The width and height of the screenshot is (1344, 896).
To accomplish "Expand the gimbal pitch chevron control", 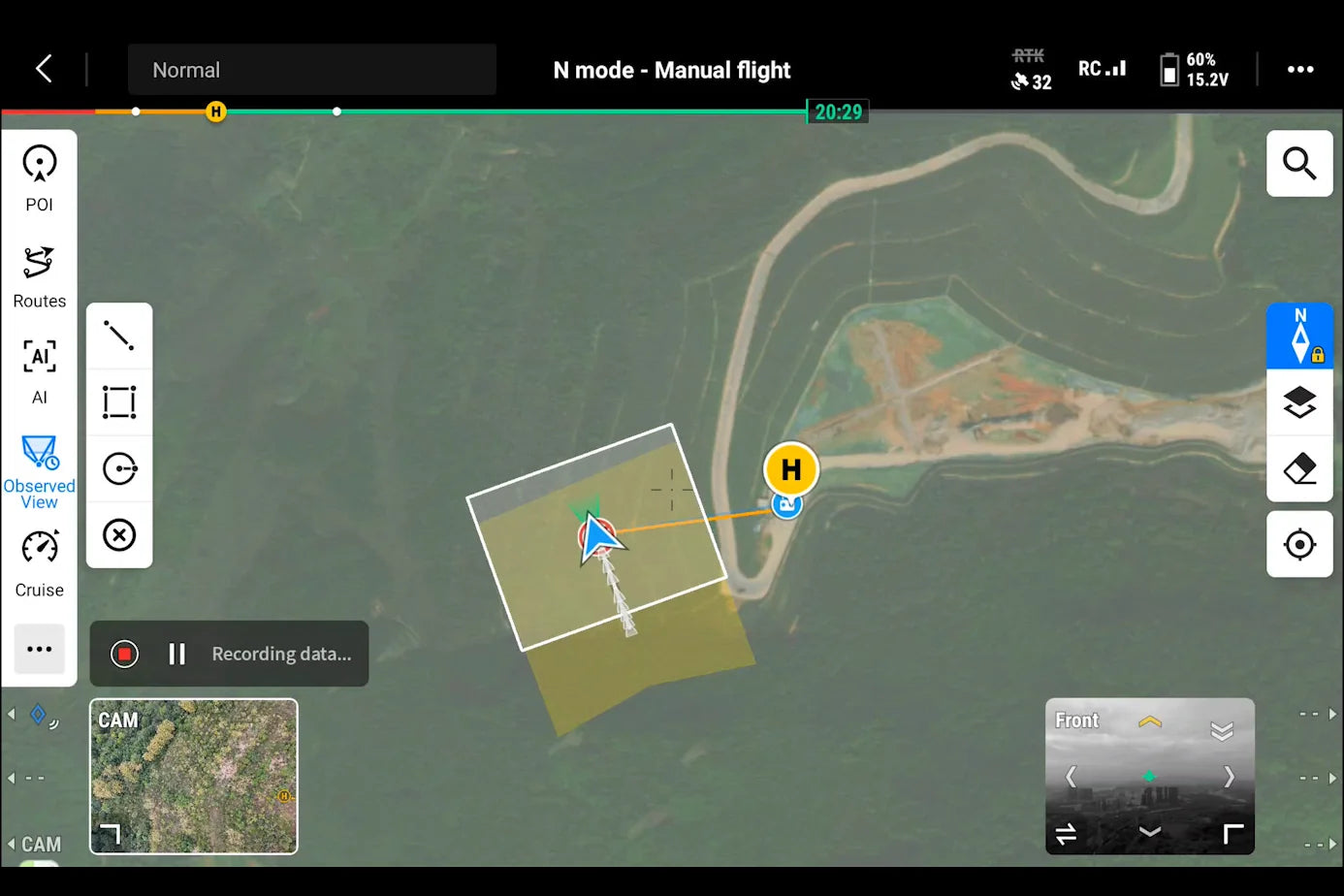I will (1150, 720).
